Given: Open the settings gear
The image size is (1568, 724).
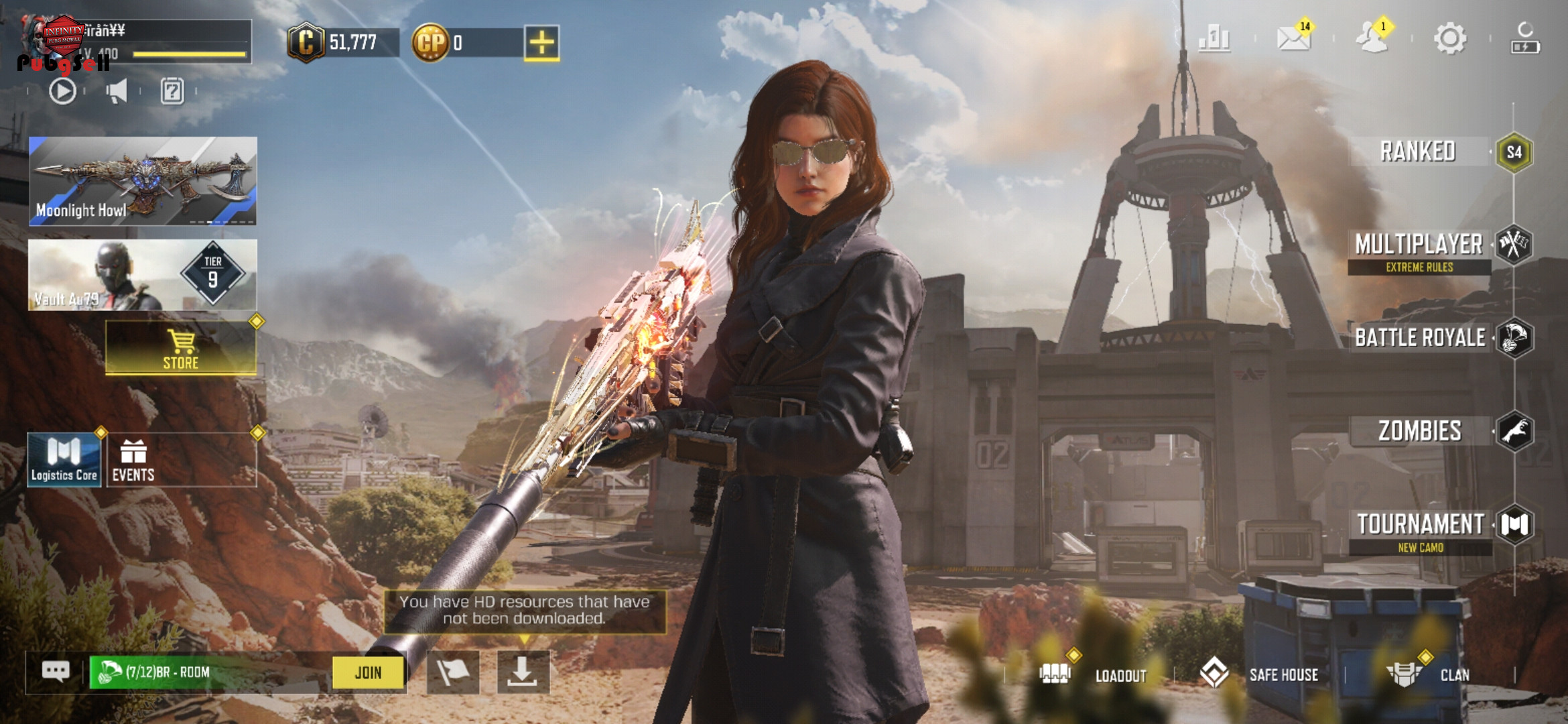Looking at the screenshot, I should click(1450, 38).
